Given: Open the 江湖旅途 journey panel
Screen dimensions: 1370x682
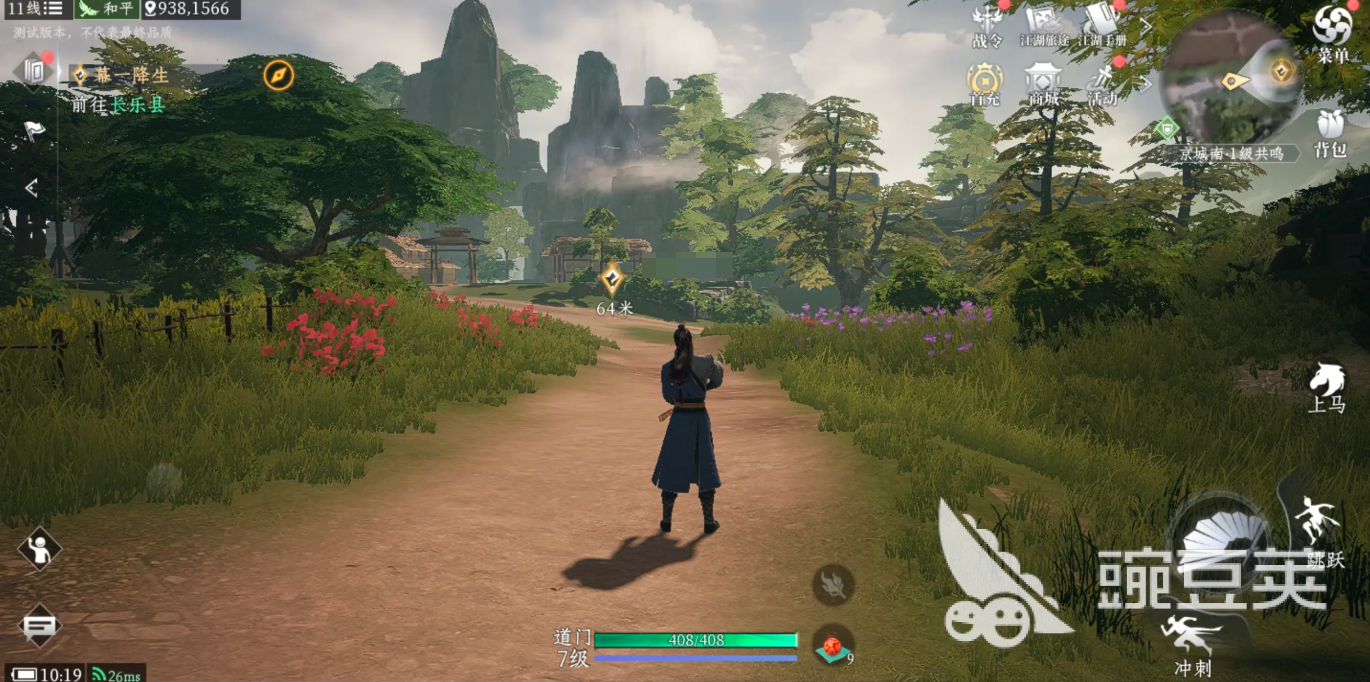Looking at the screenshot, I should pyautogui.click(x=1042, y=25).
